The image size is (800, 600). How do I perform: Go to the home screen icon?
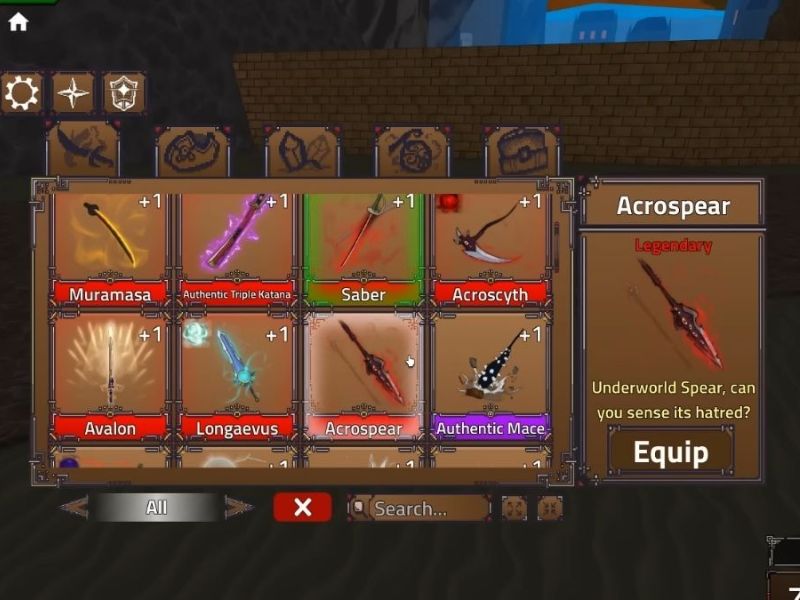pos(18,22)
